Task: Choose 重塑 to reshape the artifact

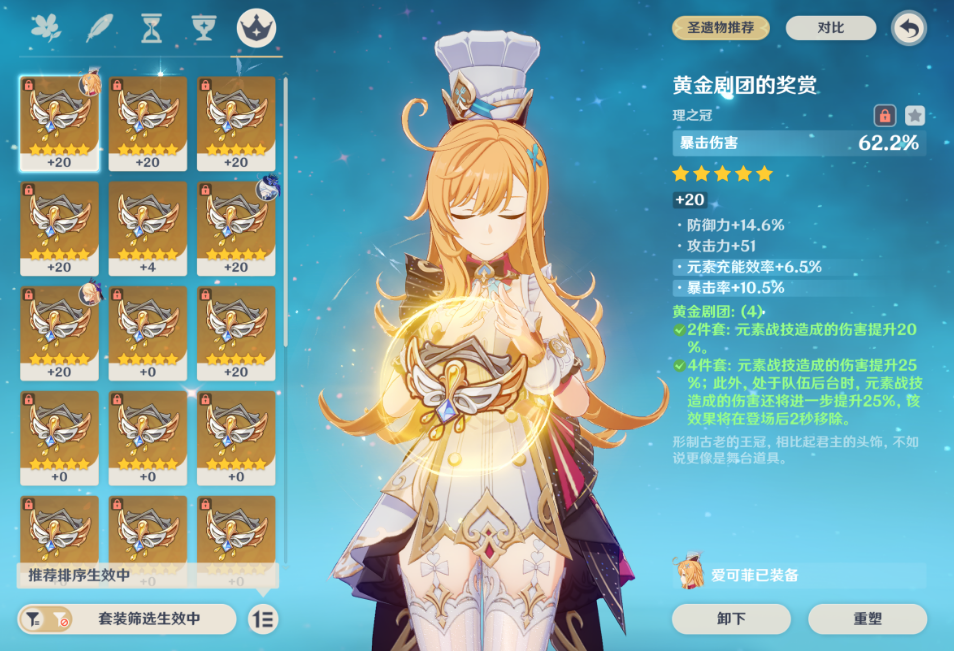Action: pyautogui.click(x=867, y=618)
